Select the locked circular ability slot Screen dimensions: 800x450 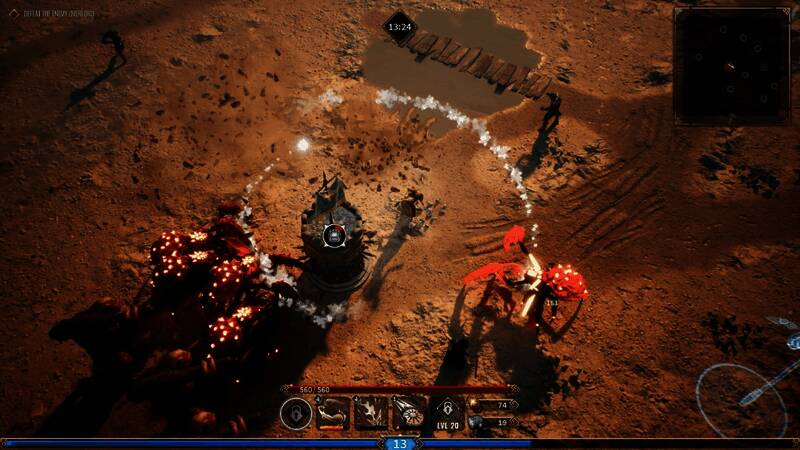[x=296, y=412]
